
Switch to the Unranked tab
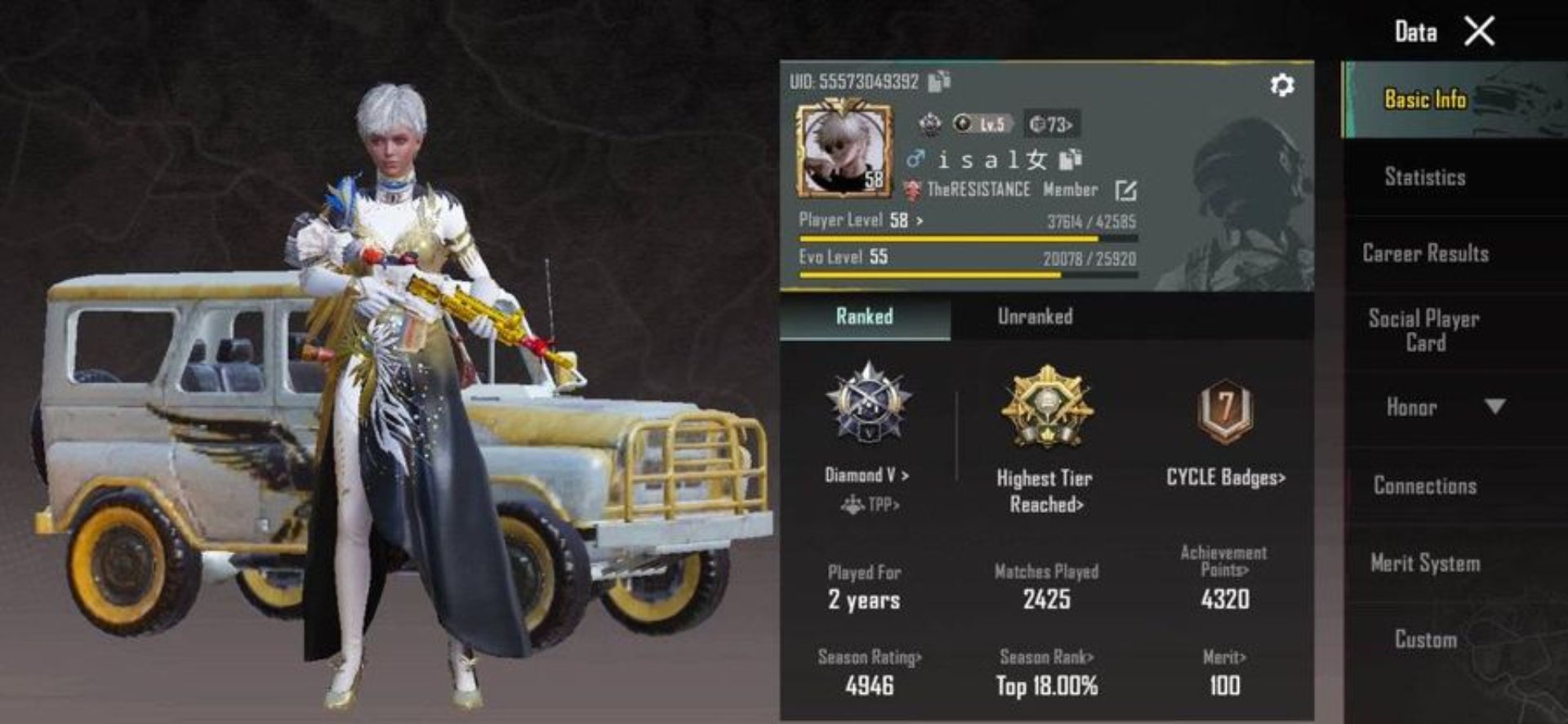click(1035, 317)
